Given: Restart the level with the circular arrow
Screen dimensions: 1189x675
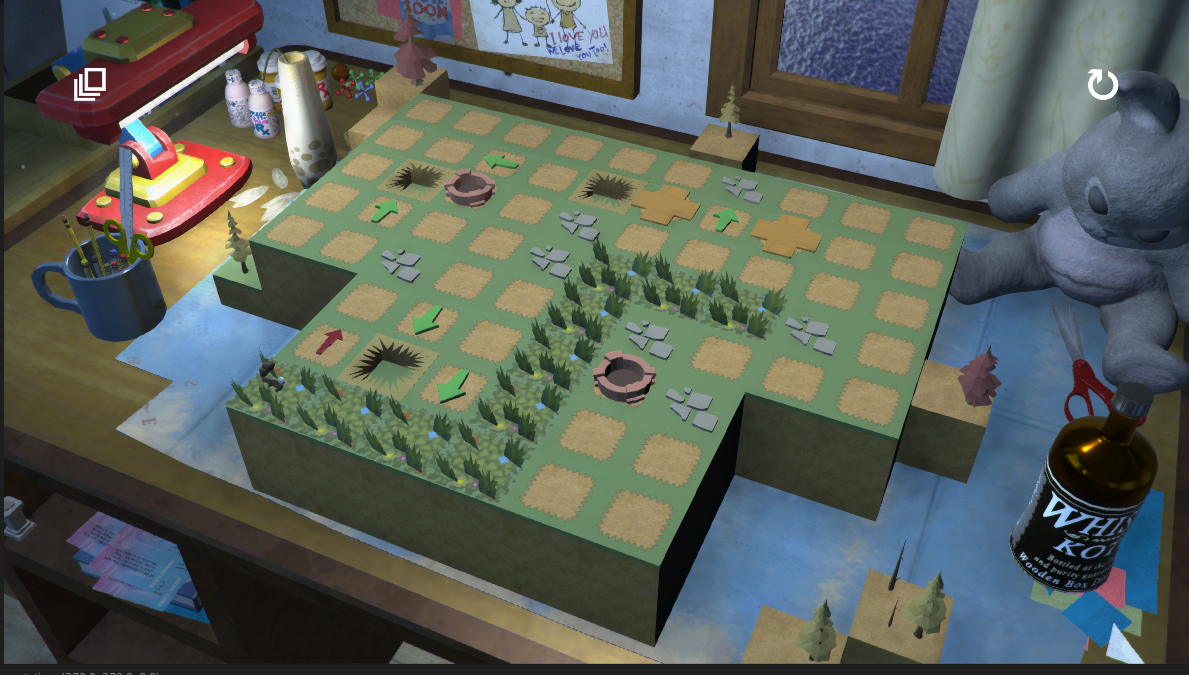Looking at the screenshot, I should [1102, 85].
